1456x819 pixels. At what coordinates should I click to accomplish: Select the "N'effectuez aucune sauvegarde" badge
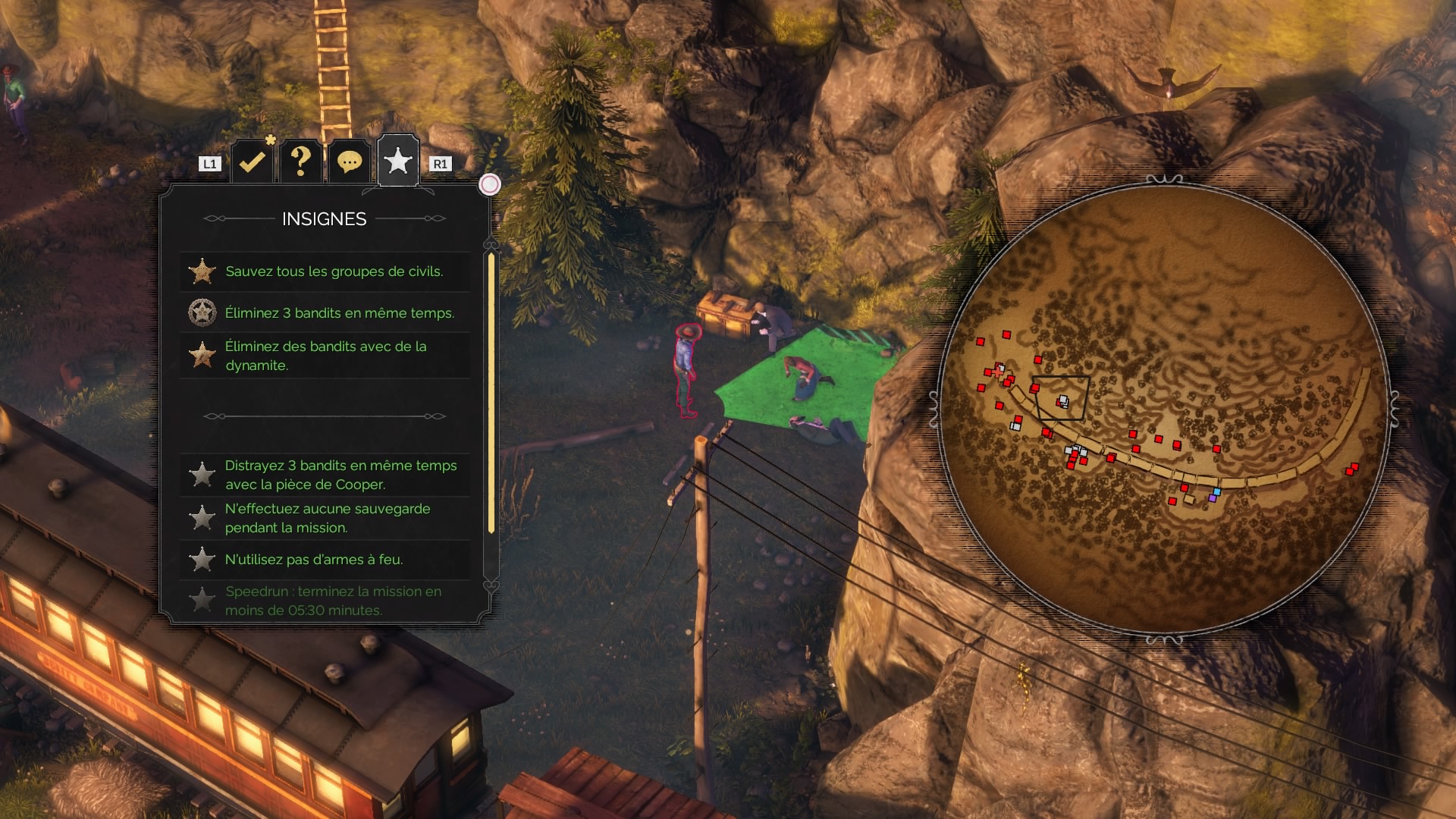point(325,518)
